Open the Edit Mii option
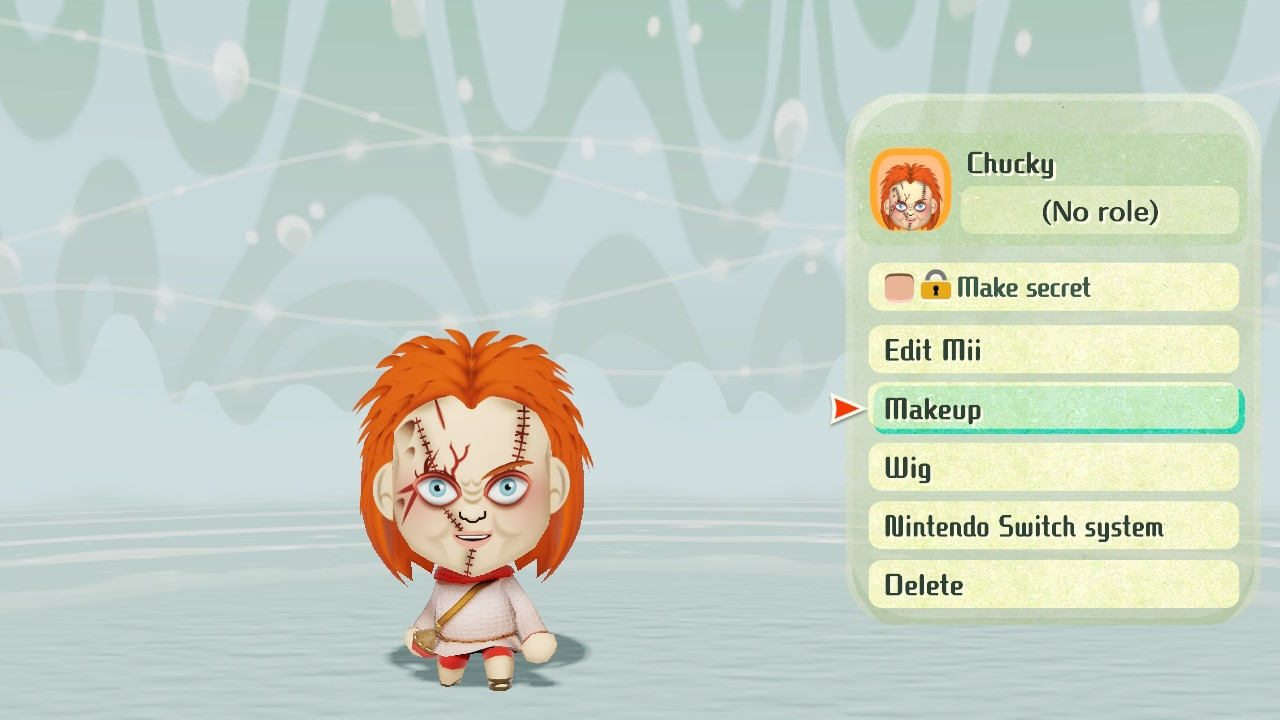The image size is (1280, 720). (x=1053, y=350)
